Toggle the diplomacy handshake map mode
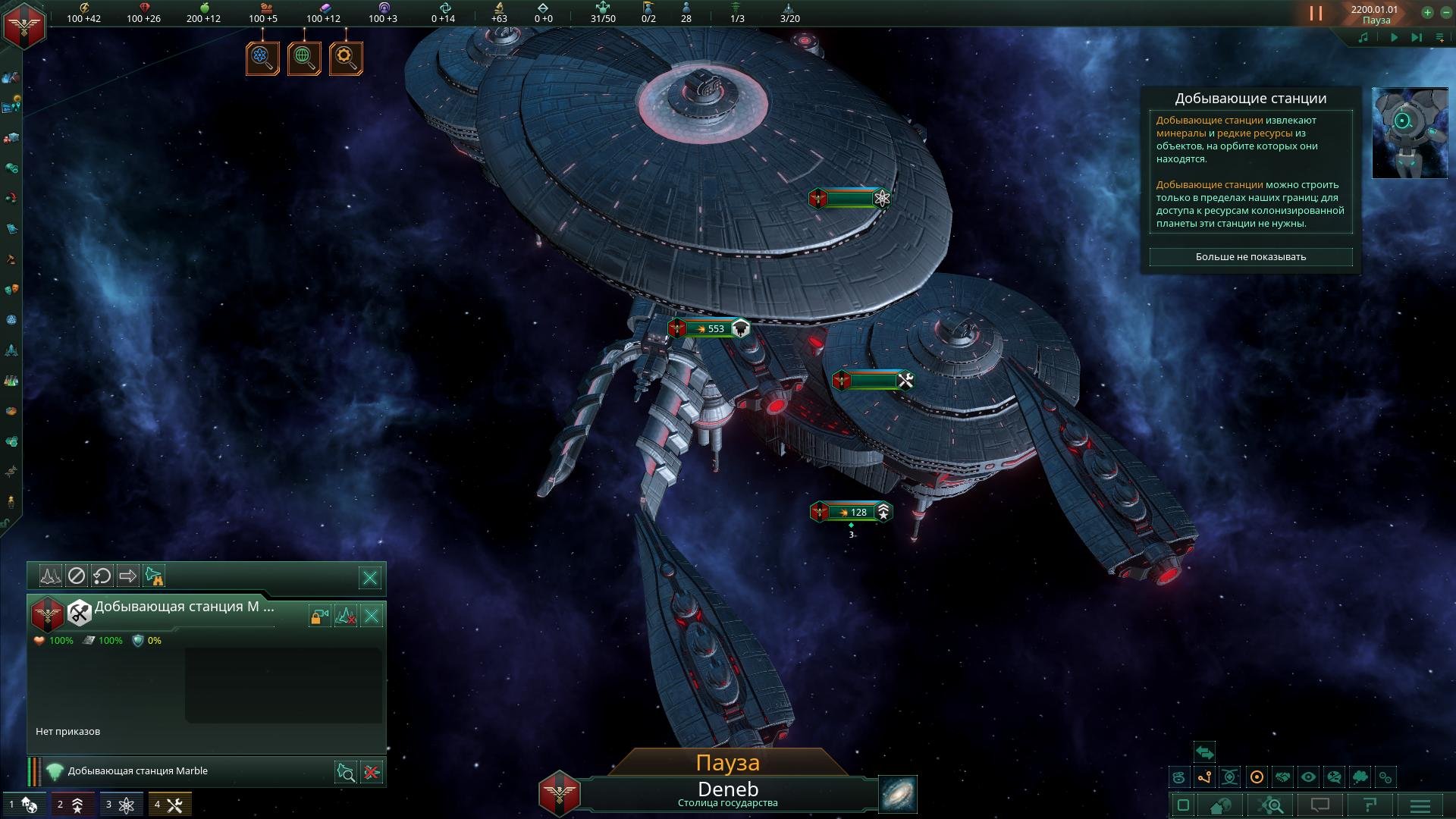 [x=1282, y=777]
